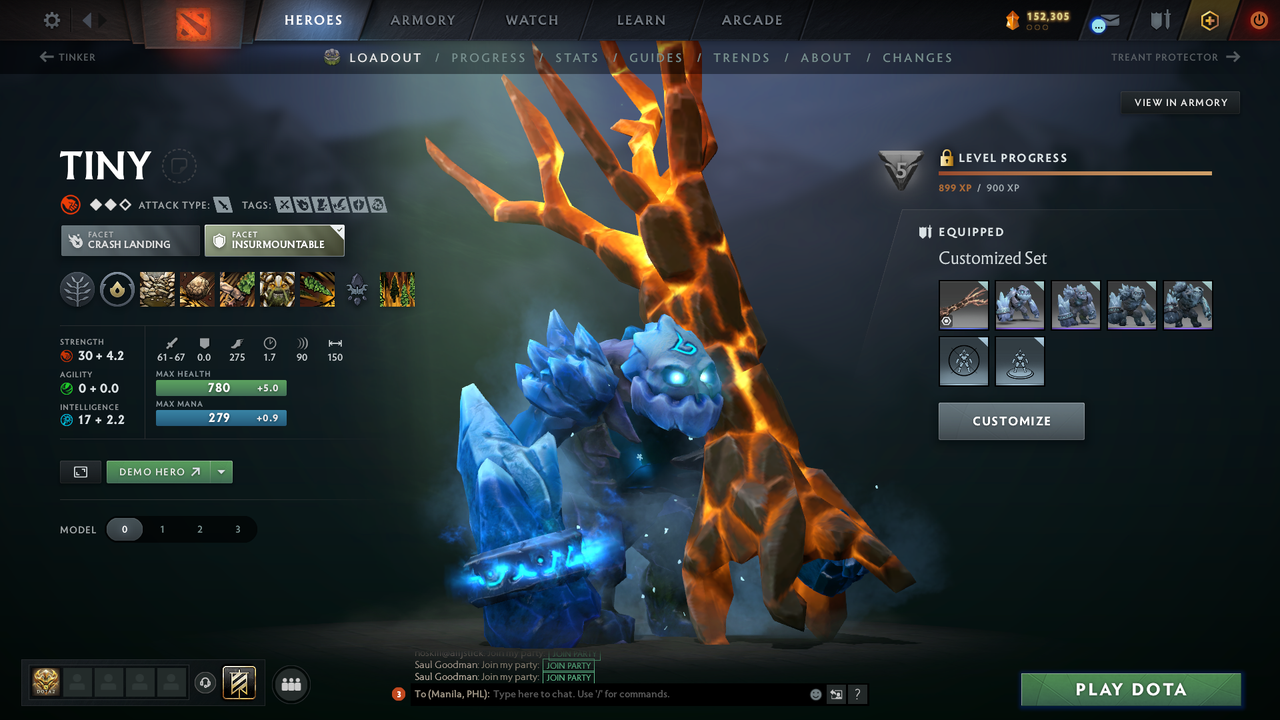Image resolution: width=1280 pixels, height=720 pixels.
Task: Open Dota Plus with the gold hexagon icon
Action: (x=1209, y=20)
